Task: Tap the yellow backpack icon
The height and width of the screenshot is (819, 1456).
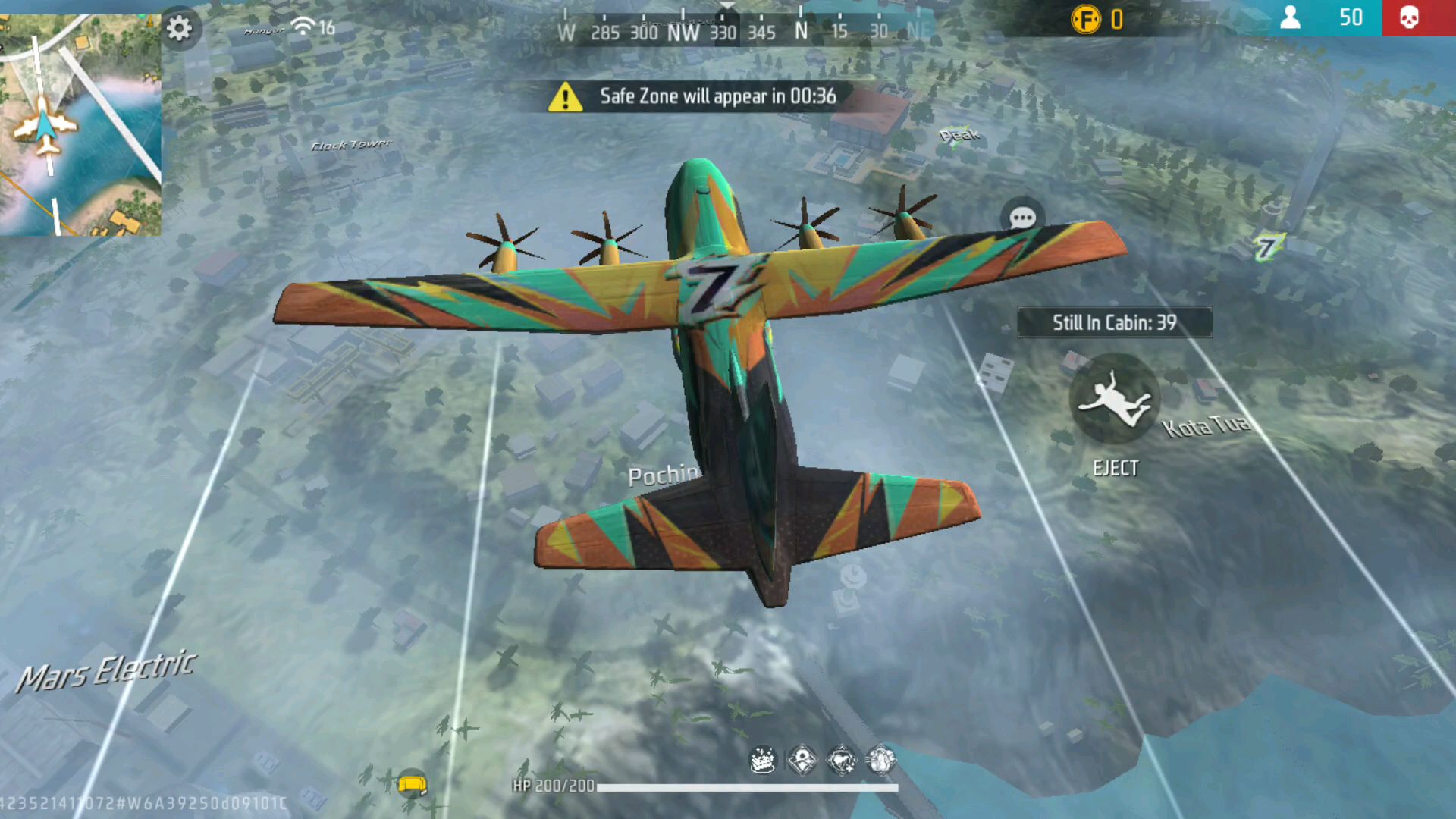Action: 412,783
